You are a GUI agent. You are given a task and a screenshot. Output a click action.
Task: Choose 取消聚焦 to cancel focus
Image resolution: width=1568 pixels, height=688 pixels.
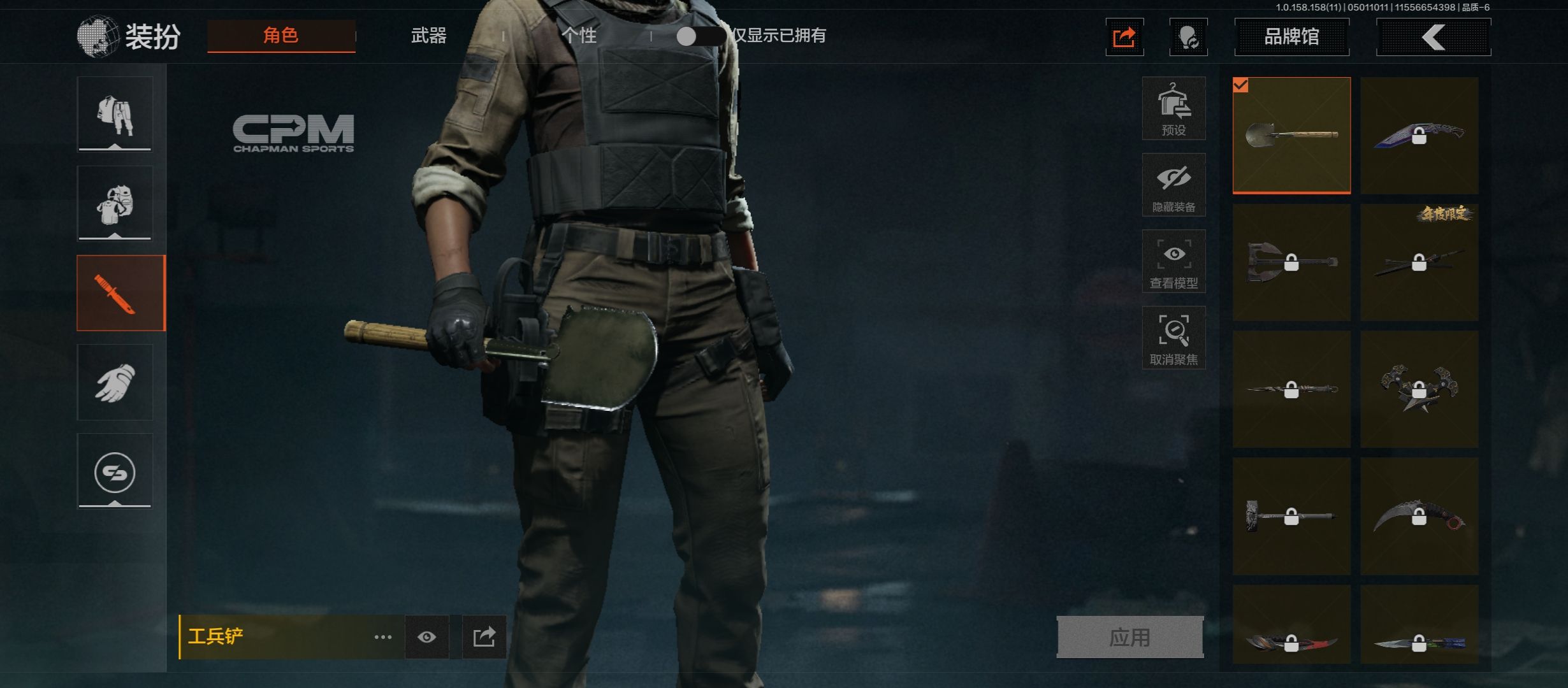tap(1173, 338)
